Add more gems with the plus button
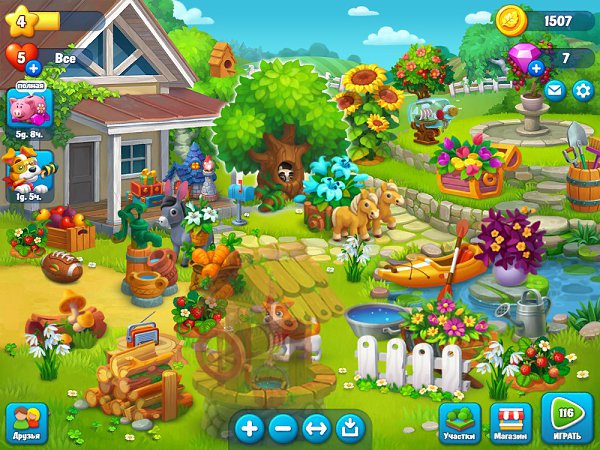The width and height of the screenshot is (600, 450). (536, 68)
